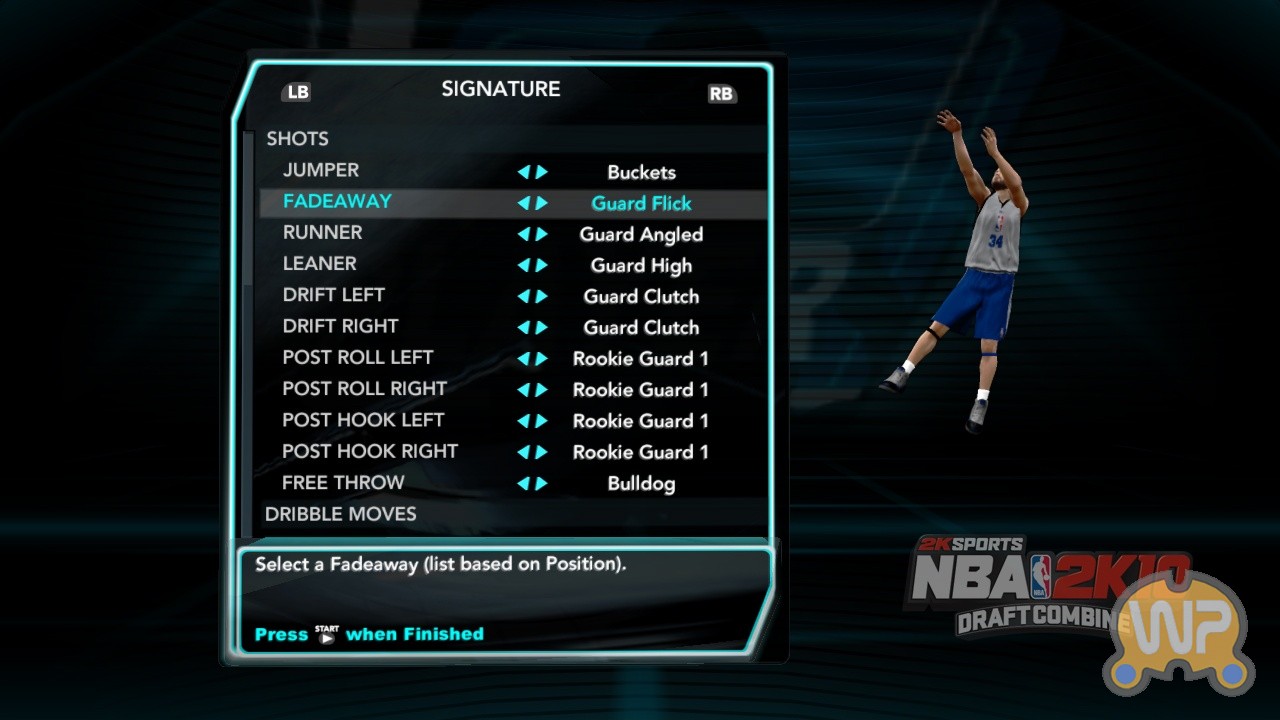Choose the highlighted FADEAWAY row
The width and height of the screenshot is (1280, 720).
pyautogui.click(x=337, y=202)
